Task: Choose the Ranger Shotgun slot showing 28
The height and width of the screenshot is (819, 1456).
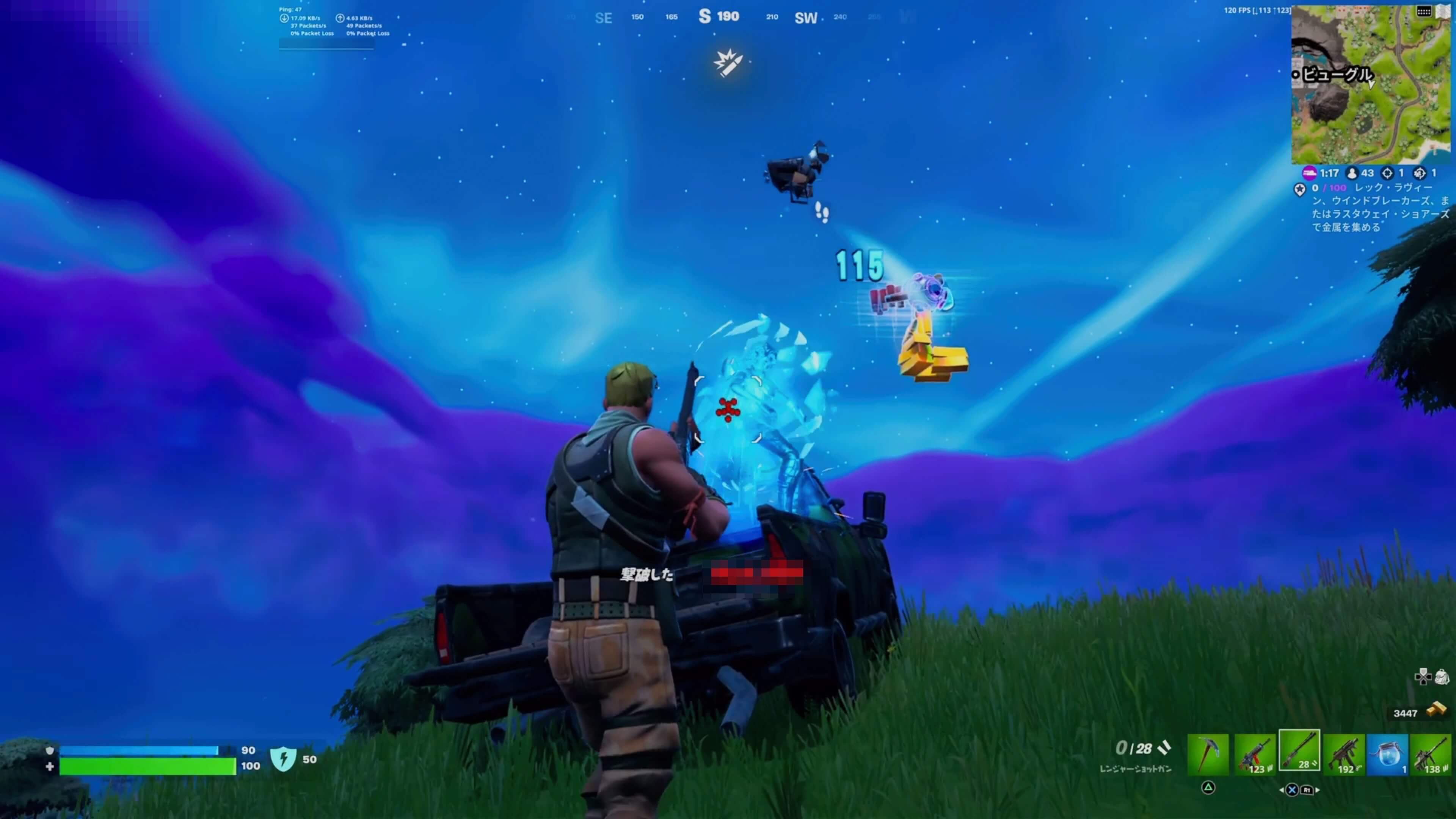Action: coord(1299,751)
